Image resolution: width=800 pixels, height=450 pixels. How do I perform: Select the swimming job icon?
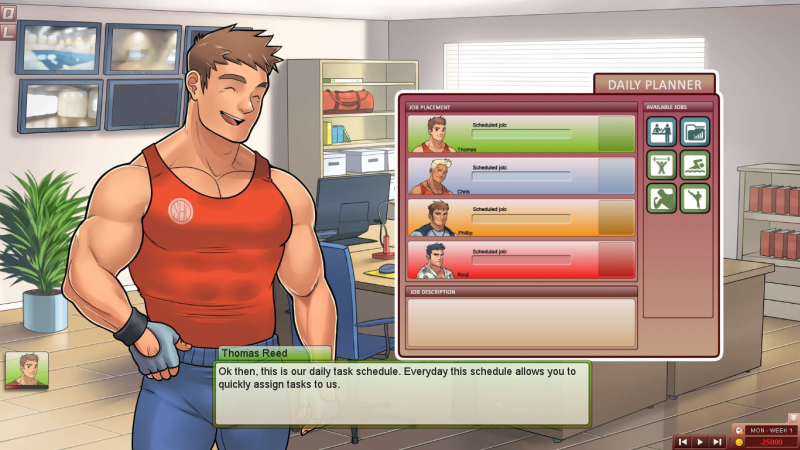[x=695, y=165]
